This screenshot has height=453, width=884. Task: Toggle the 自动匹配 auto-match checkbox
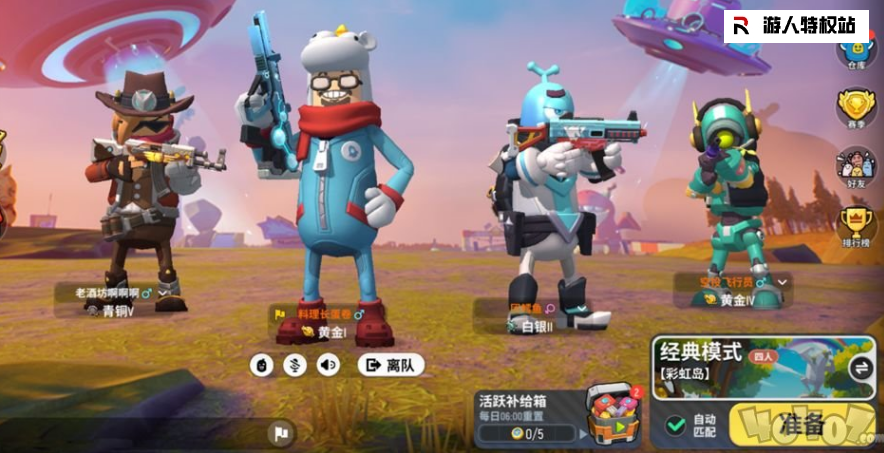tap(677, 425)
